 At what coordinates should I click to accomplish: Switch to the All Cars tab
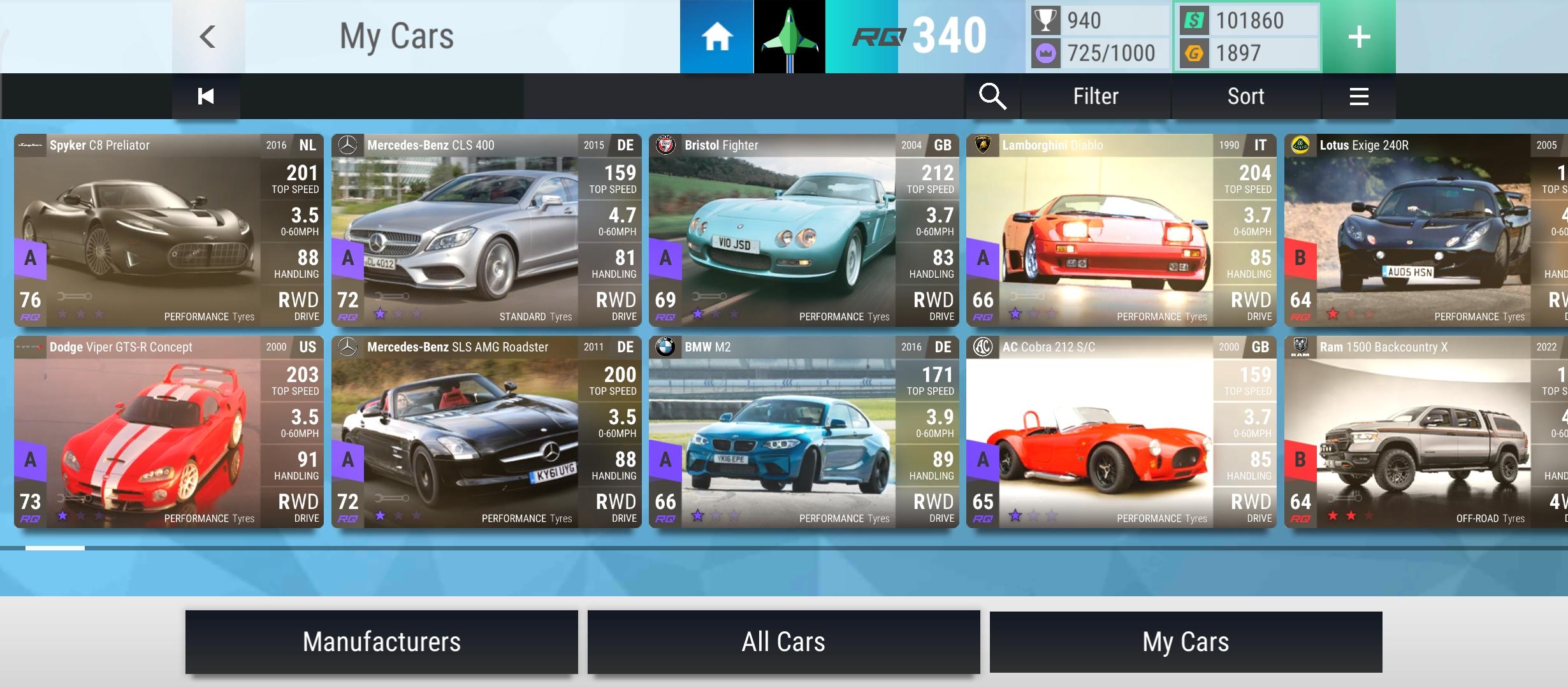784,641
